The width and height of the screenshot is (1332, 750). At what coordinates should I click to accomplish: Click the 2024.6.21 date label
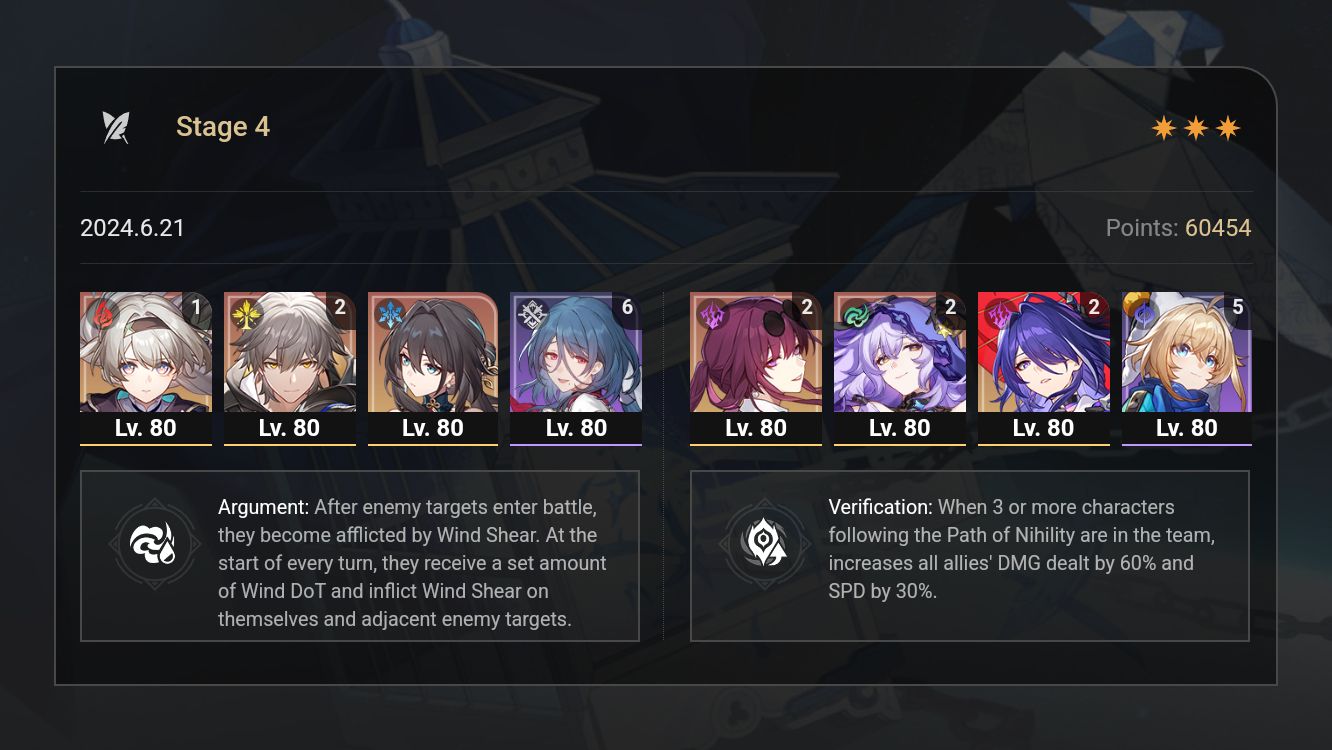pos(133,228)
